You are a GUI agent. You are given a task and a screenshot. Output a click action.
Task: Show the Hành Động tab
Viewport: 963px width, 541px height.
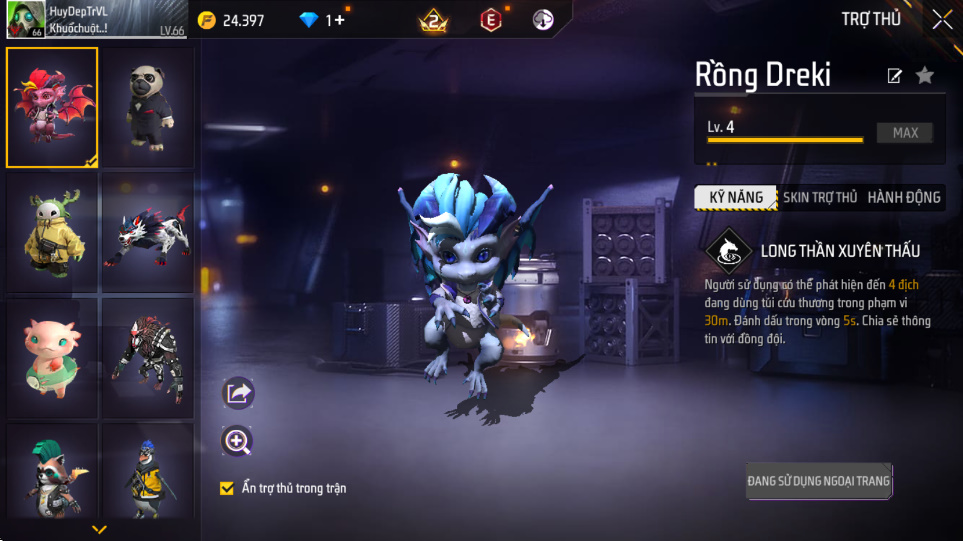(x=904, y=197)
